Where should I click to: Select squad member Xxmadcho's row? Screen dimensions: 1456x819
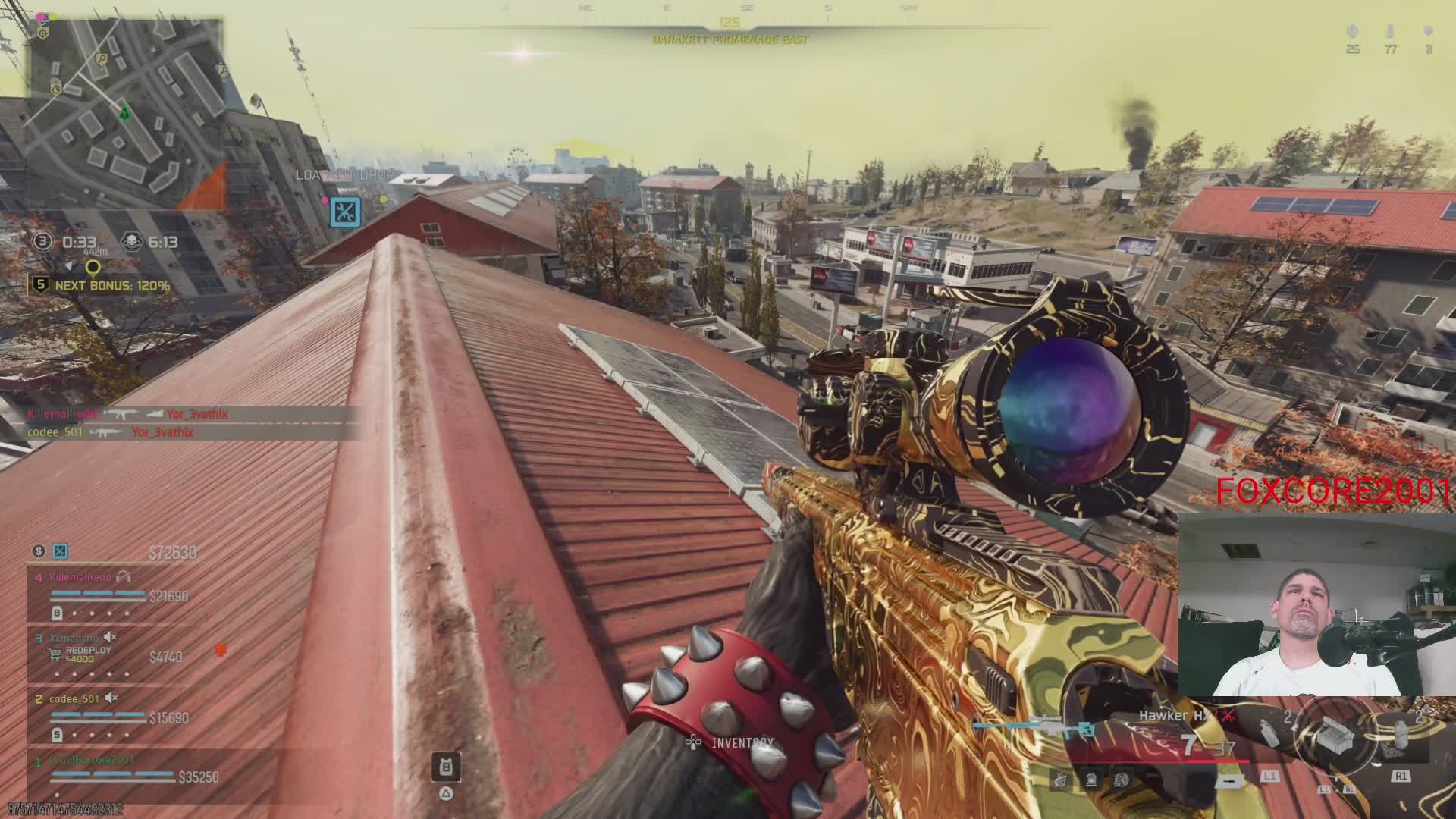[106, 655]
